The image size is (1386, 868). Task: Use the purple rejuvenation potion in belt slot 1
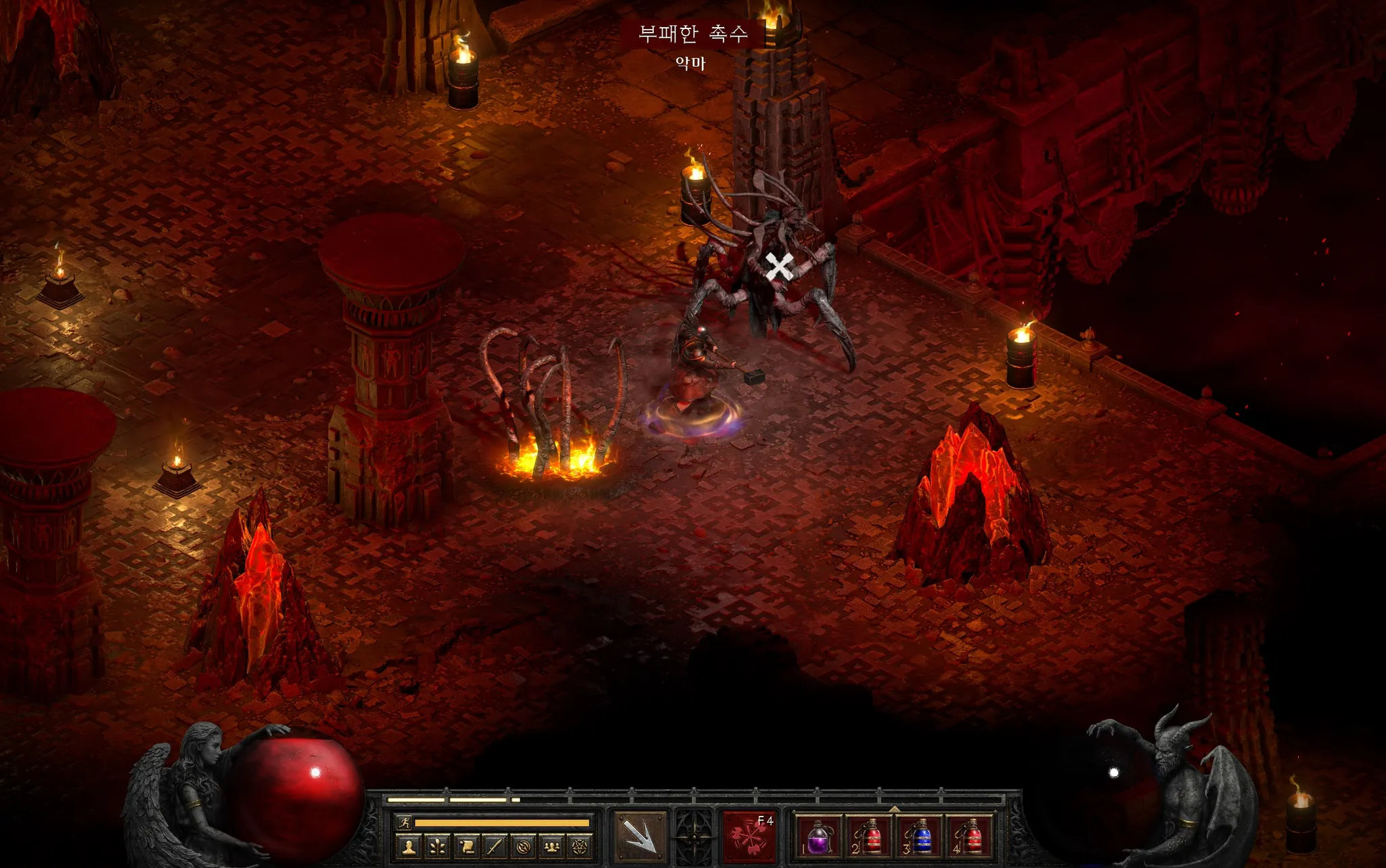tap(818, 836)
